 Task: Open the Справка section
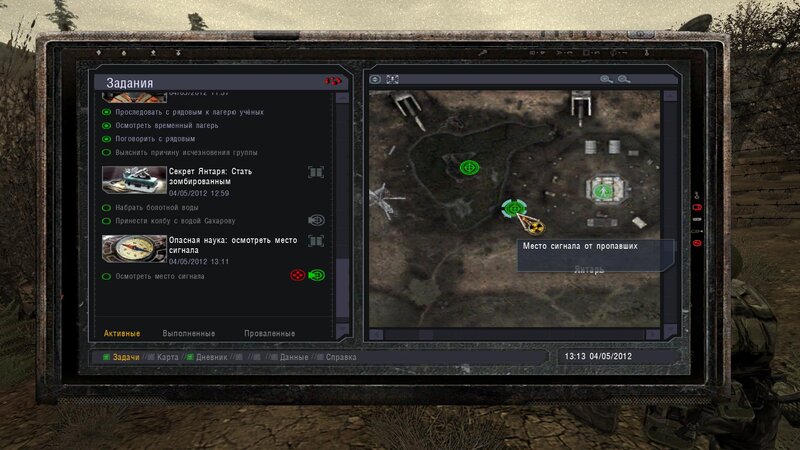click(335, 356)
